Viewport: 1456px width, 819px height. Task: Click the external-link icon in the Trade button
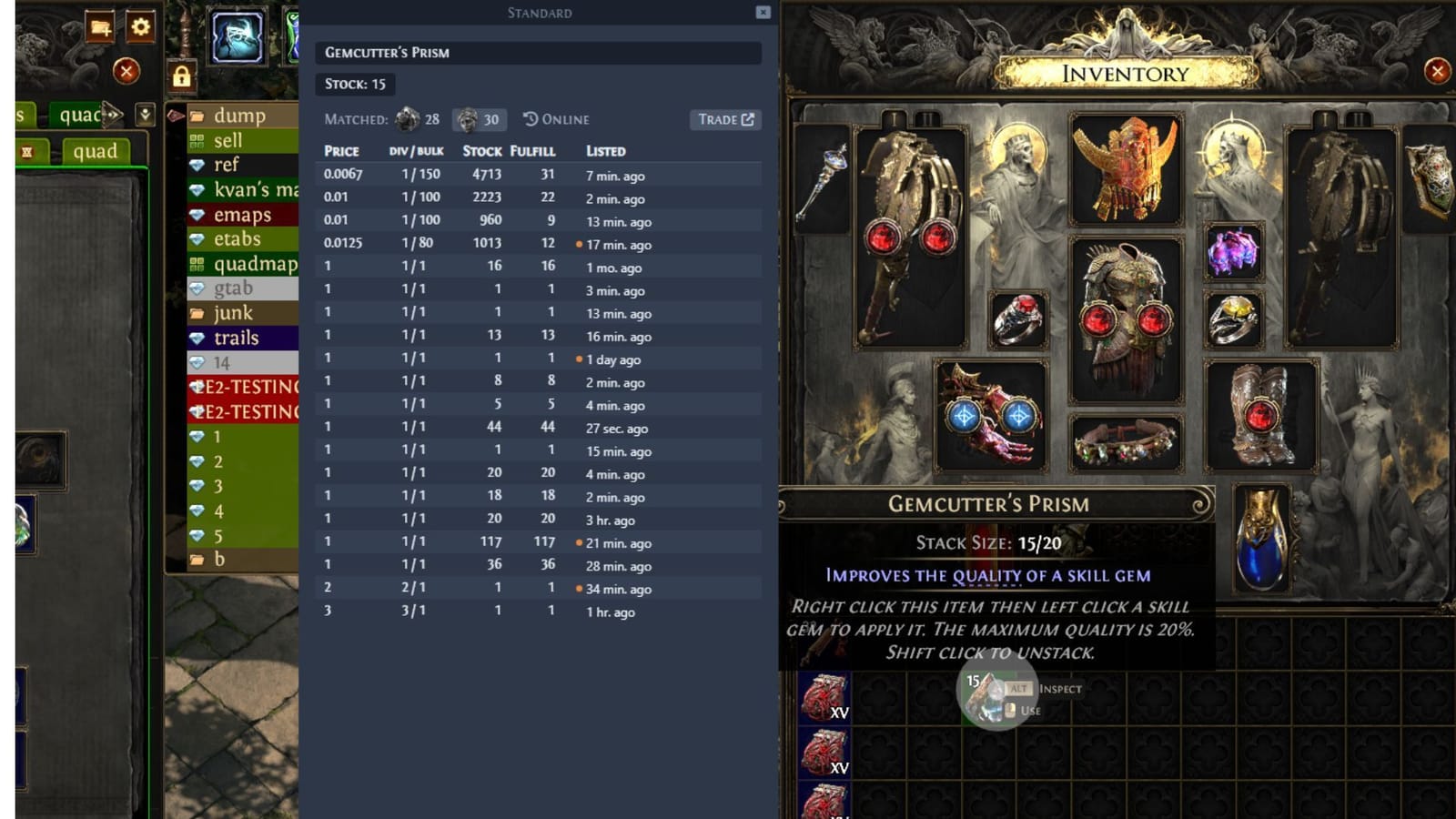pyautogui.click(x=748, y=119)
